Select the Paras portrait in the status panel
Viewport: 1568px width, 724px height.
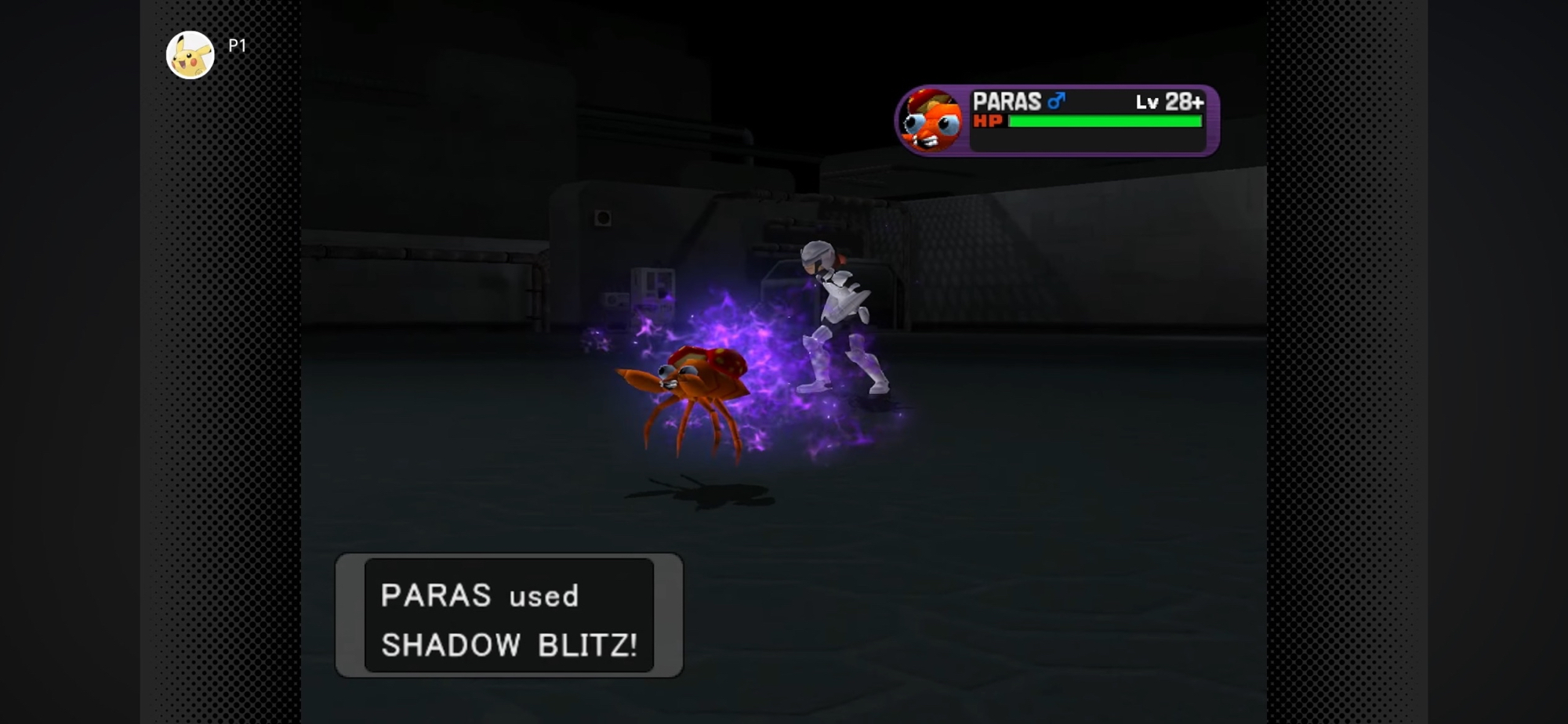[x=931, y=121]
